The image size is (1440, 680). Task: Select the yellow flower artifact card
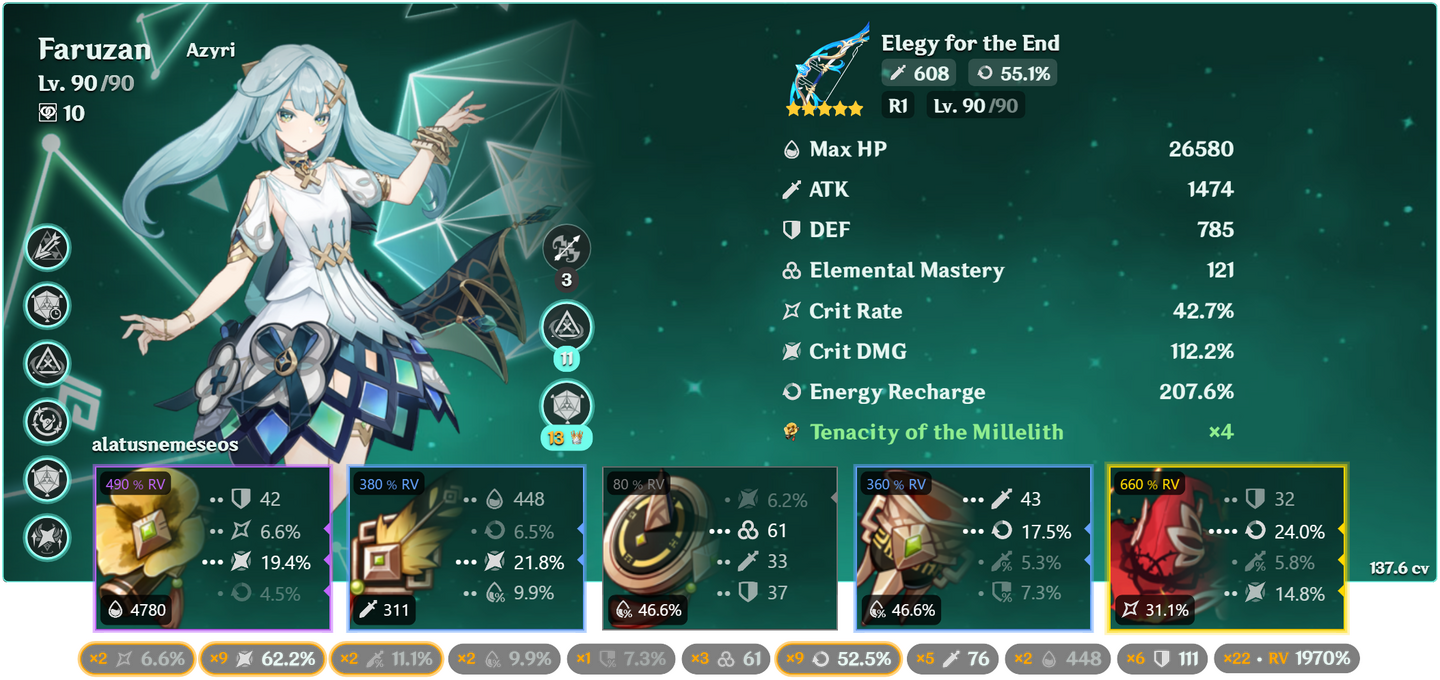point(212,549)
